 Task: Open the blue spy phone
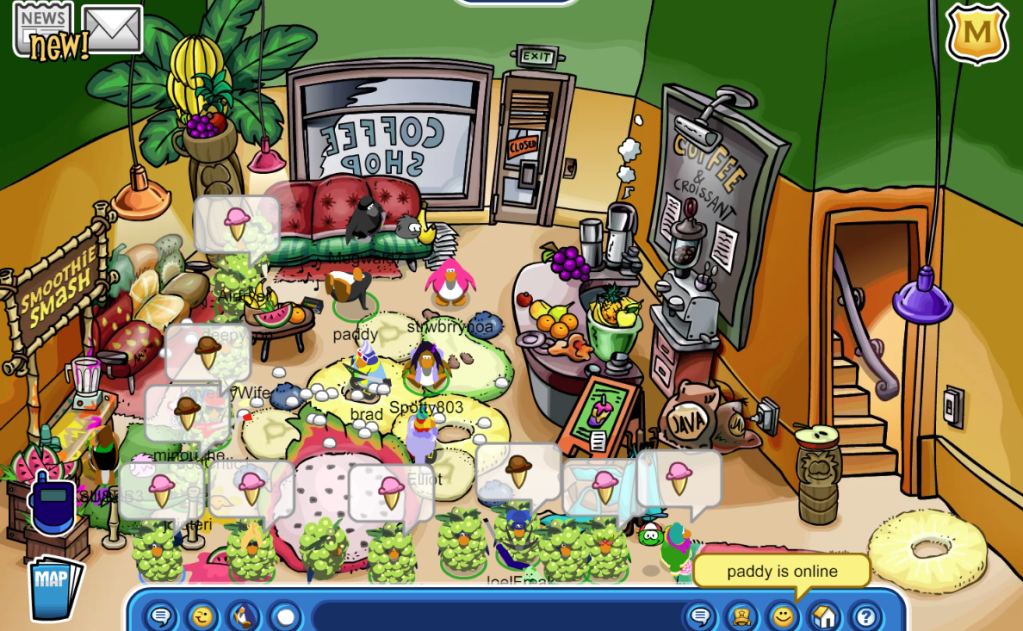coord(52,503)
